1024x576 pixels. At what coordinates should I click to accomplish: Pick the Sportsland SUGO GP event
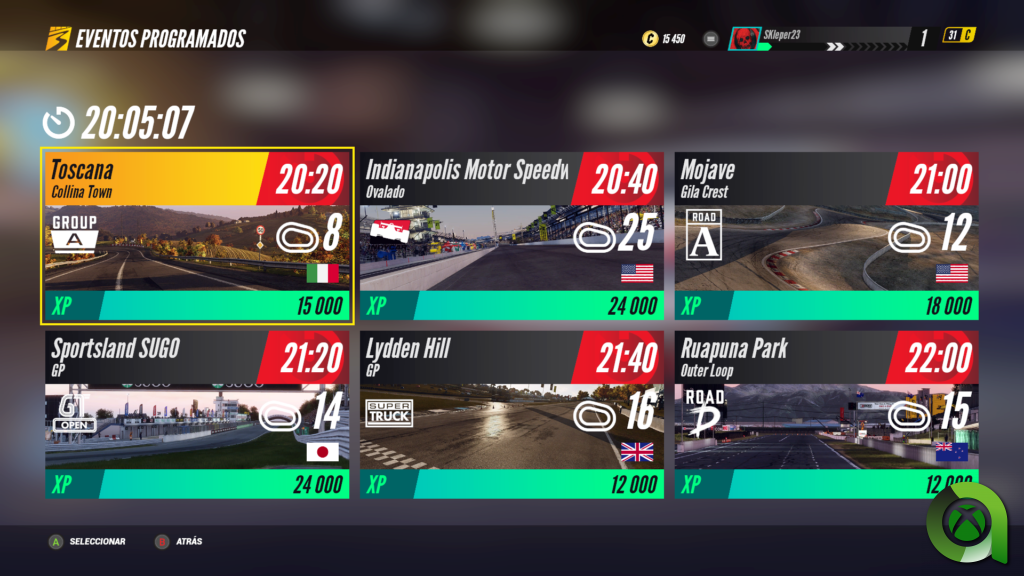click(197, 416)
